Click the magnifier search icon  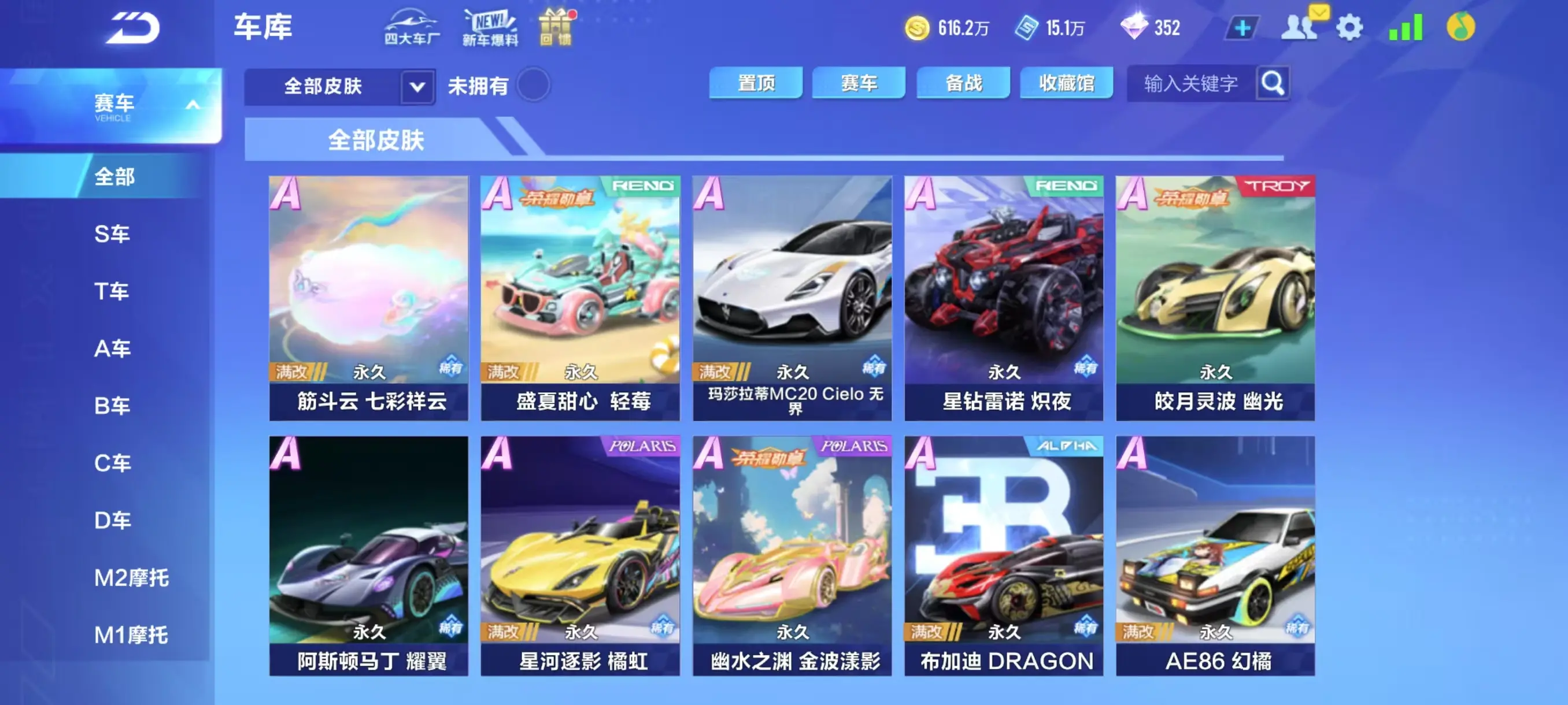pos(1273,83)
